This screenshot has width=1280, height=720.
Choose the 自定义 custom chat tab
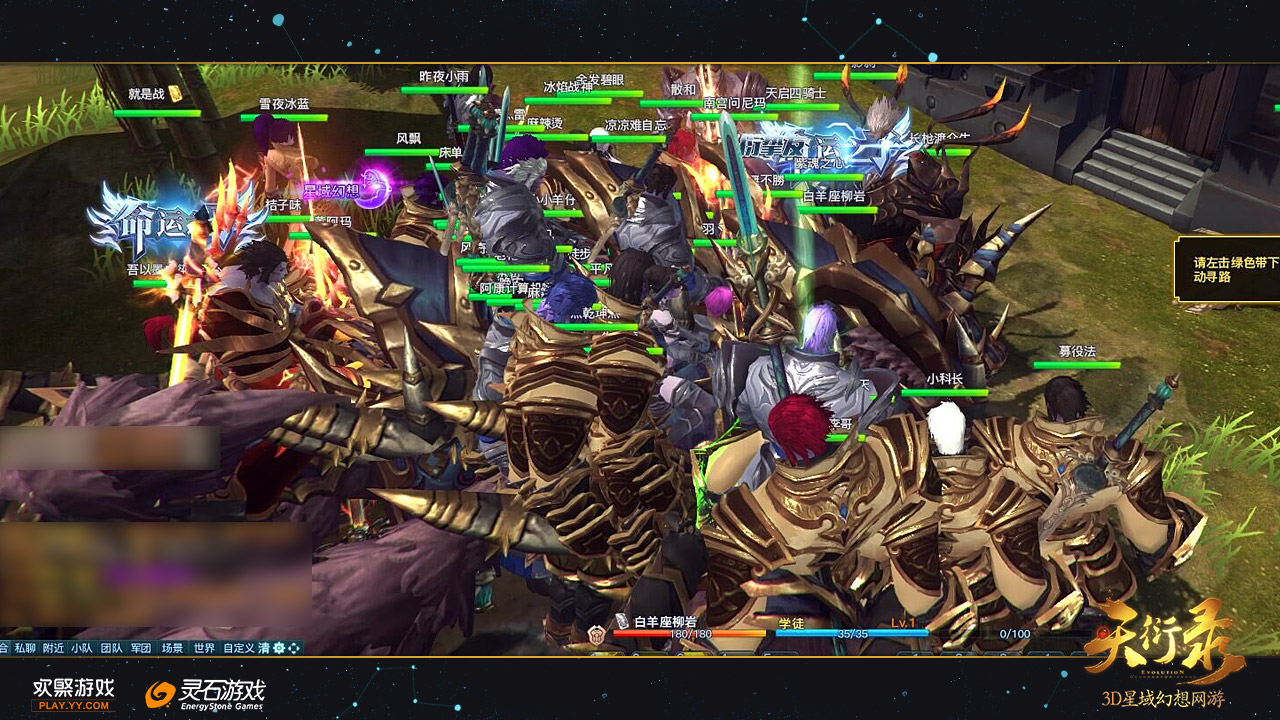(x=239, y=648)
